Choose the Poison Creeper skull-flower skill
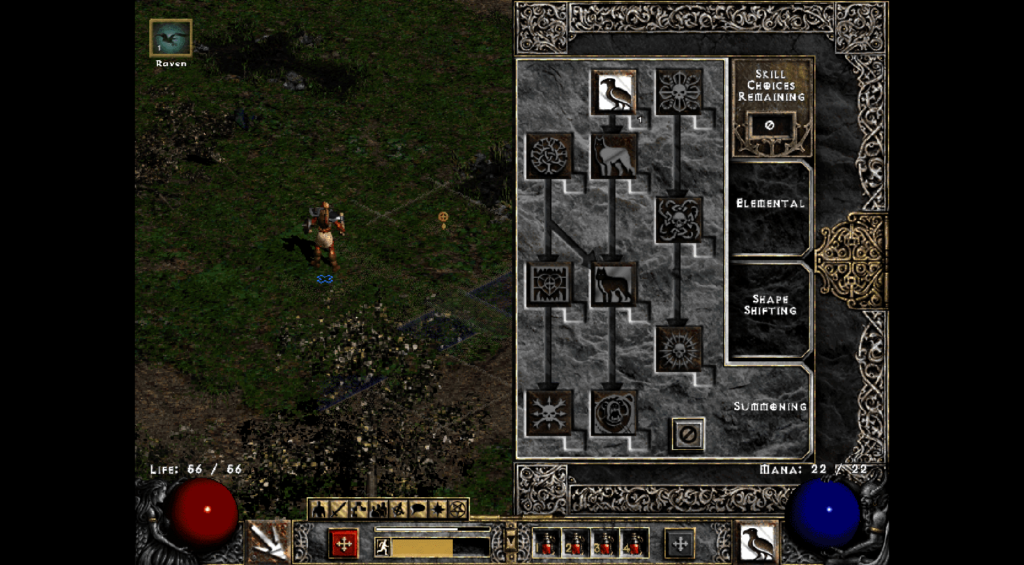Viewport: 1024px width, 565px height. (x=679, y=91)
